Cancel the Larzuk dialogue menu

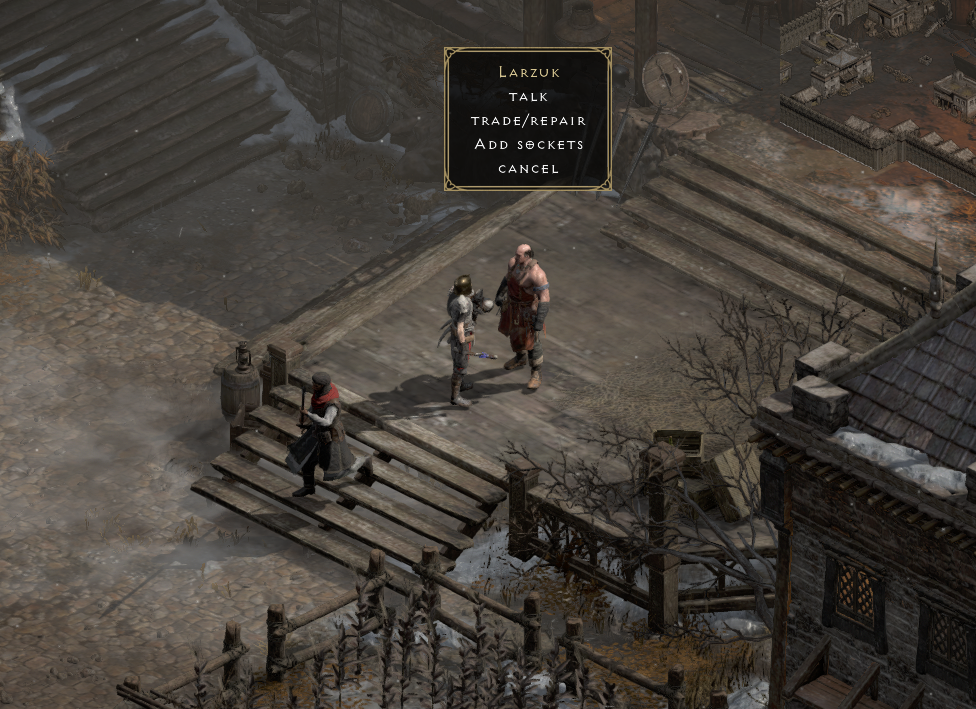point(528,169)
